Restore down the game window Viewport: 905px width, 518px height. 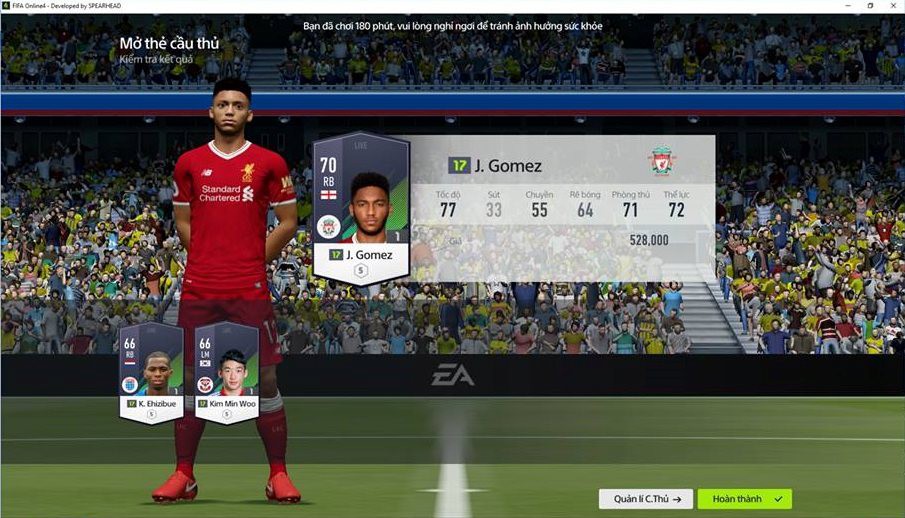(869, 6)
